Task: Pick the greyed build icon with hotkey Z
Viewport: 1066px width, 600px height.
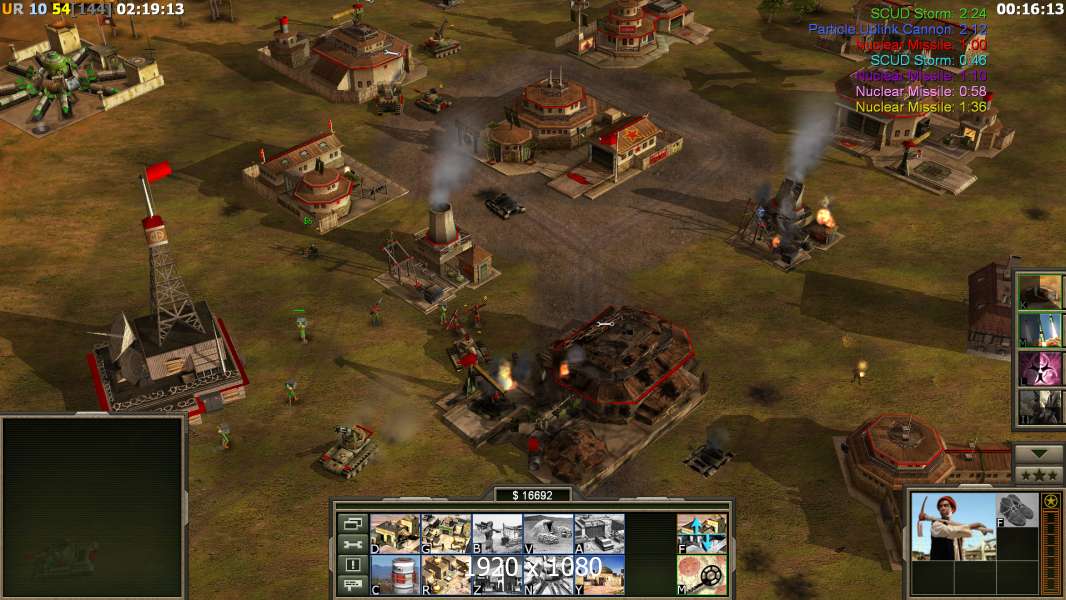Action: pos(497,575)
